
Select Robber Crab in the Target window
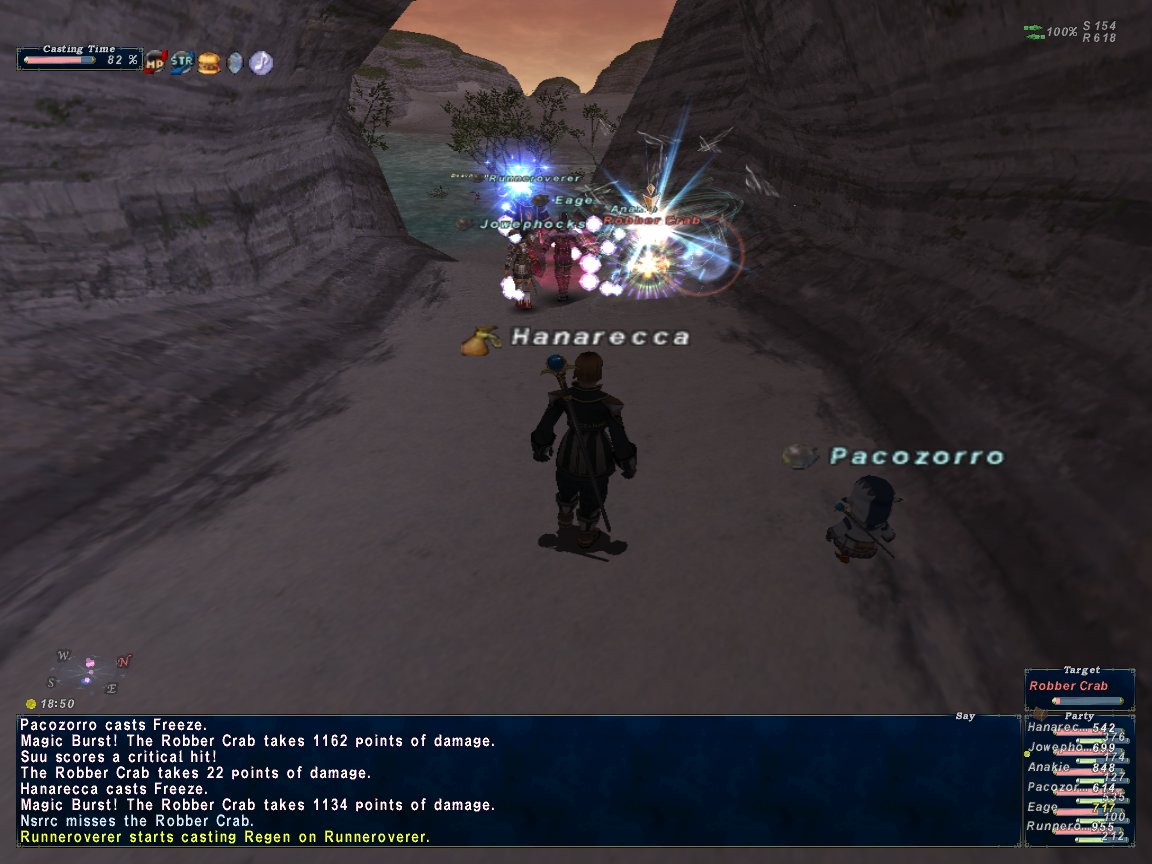pyautogui.click(x=1068, y=686)
